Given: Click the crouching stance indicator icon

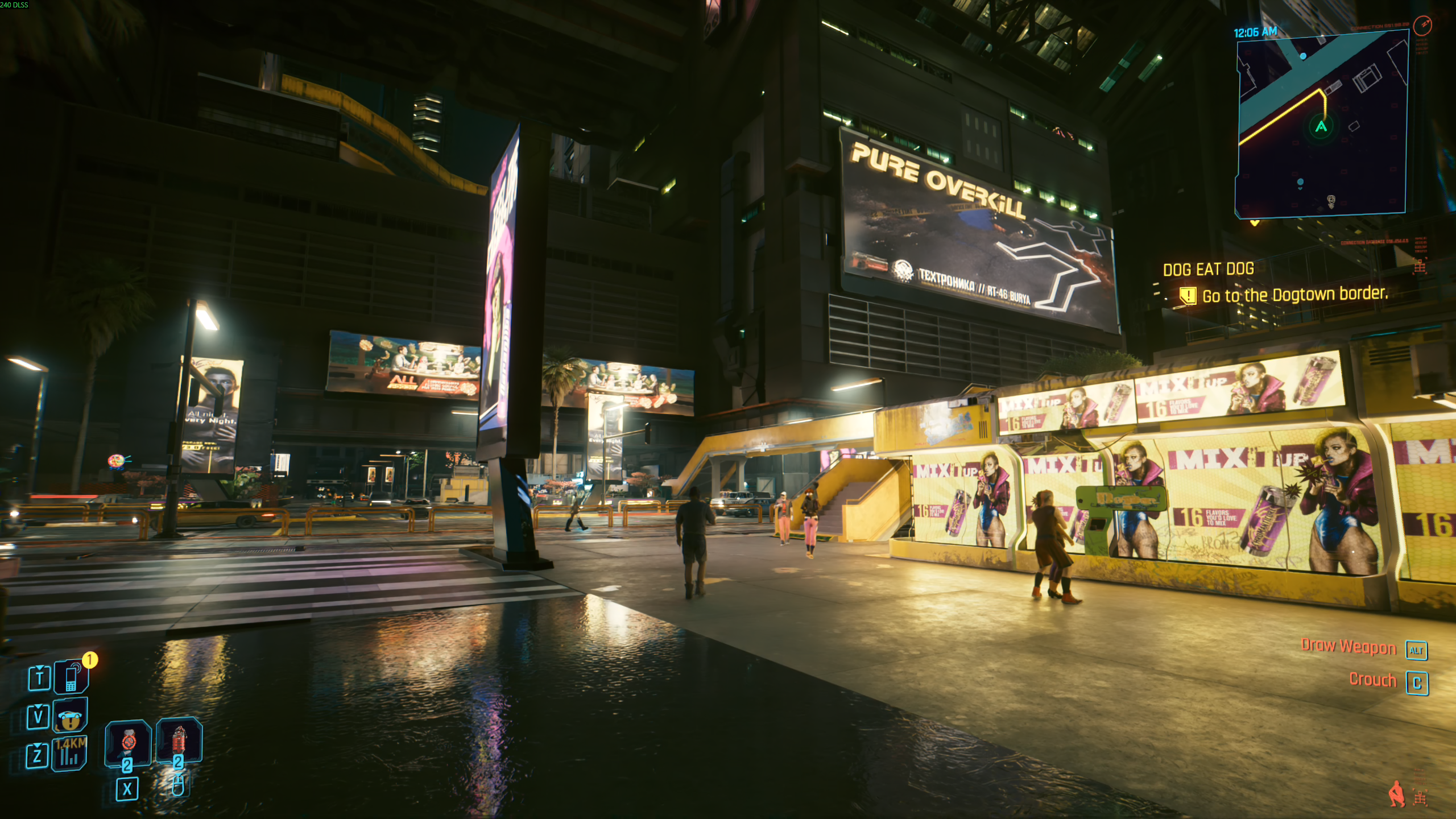Looking at the screenshot, I should point(1396,794).
